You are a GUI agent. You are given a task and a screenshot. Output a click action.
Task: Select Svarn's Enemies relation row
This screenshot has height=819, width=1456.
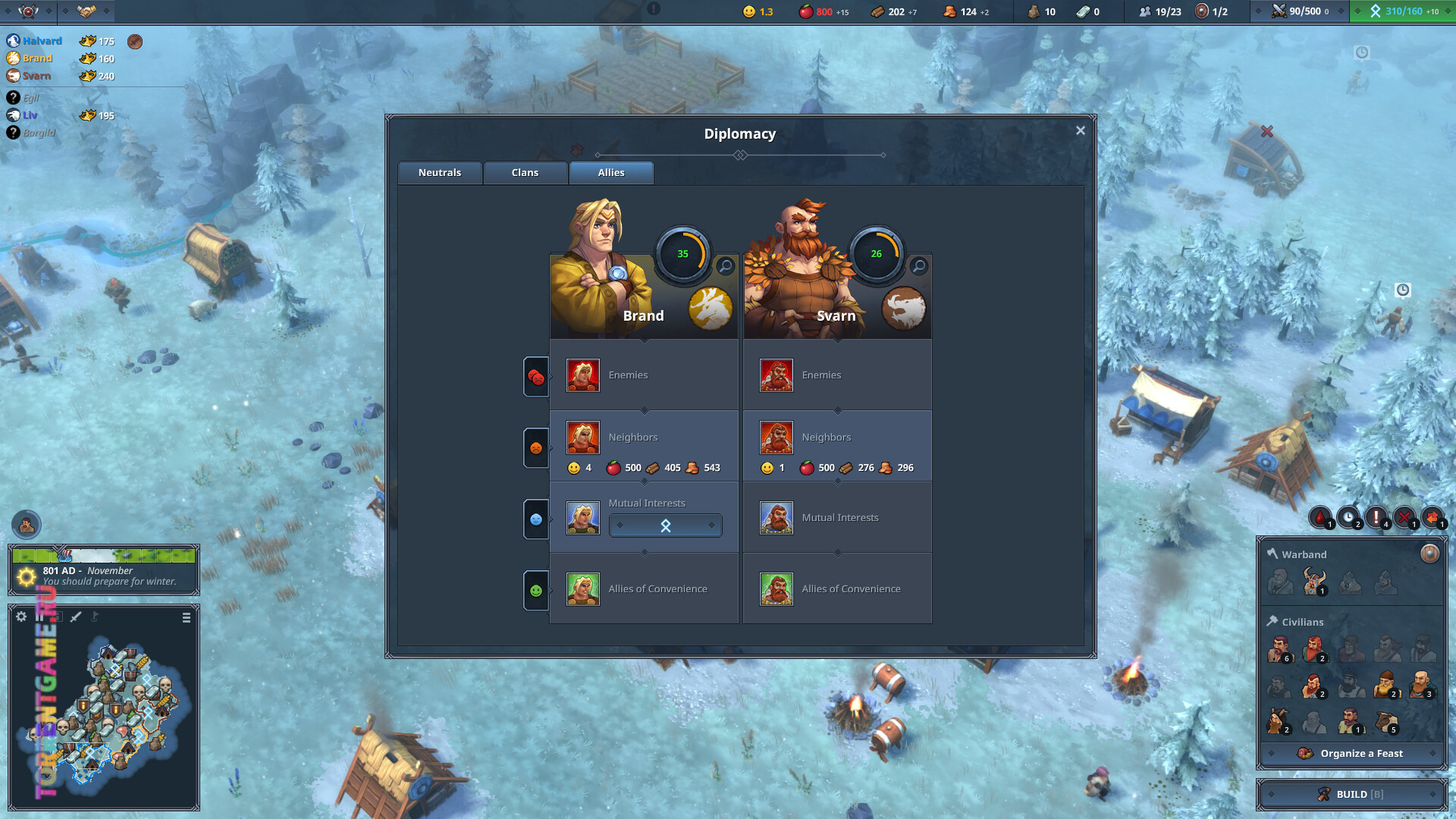pyautogui.click(x=837, y=375)
